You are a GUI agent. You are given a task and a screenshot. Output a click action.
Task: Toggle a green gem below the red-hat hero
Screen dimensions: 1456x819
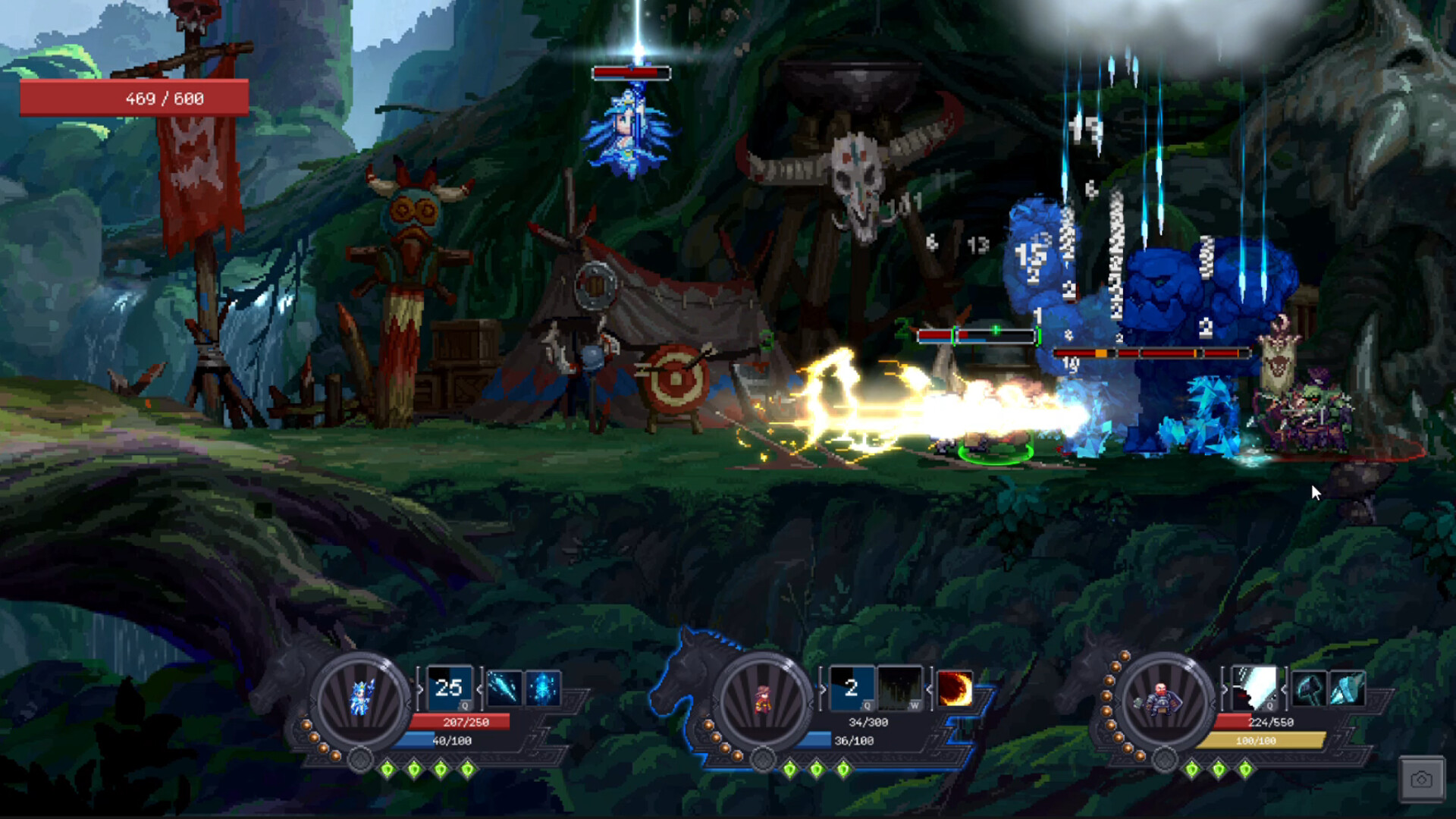pos(817,770)
